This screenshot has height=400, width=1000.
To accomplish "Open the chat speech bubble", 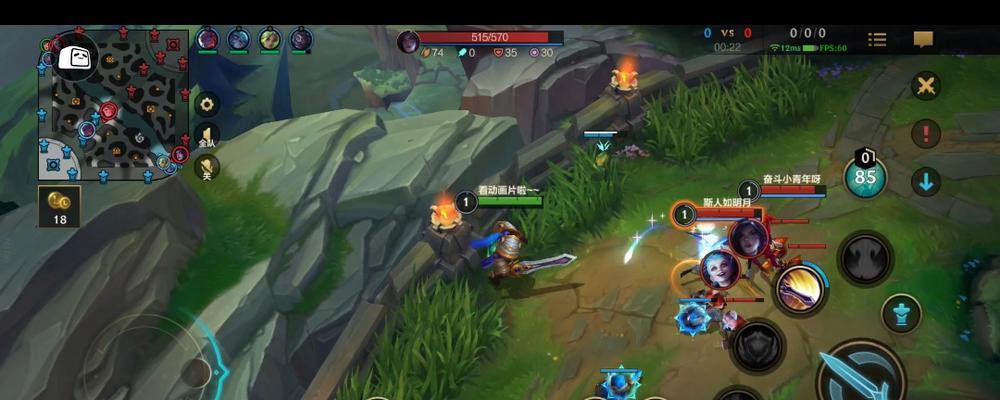I will coord(923,40).
